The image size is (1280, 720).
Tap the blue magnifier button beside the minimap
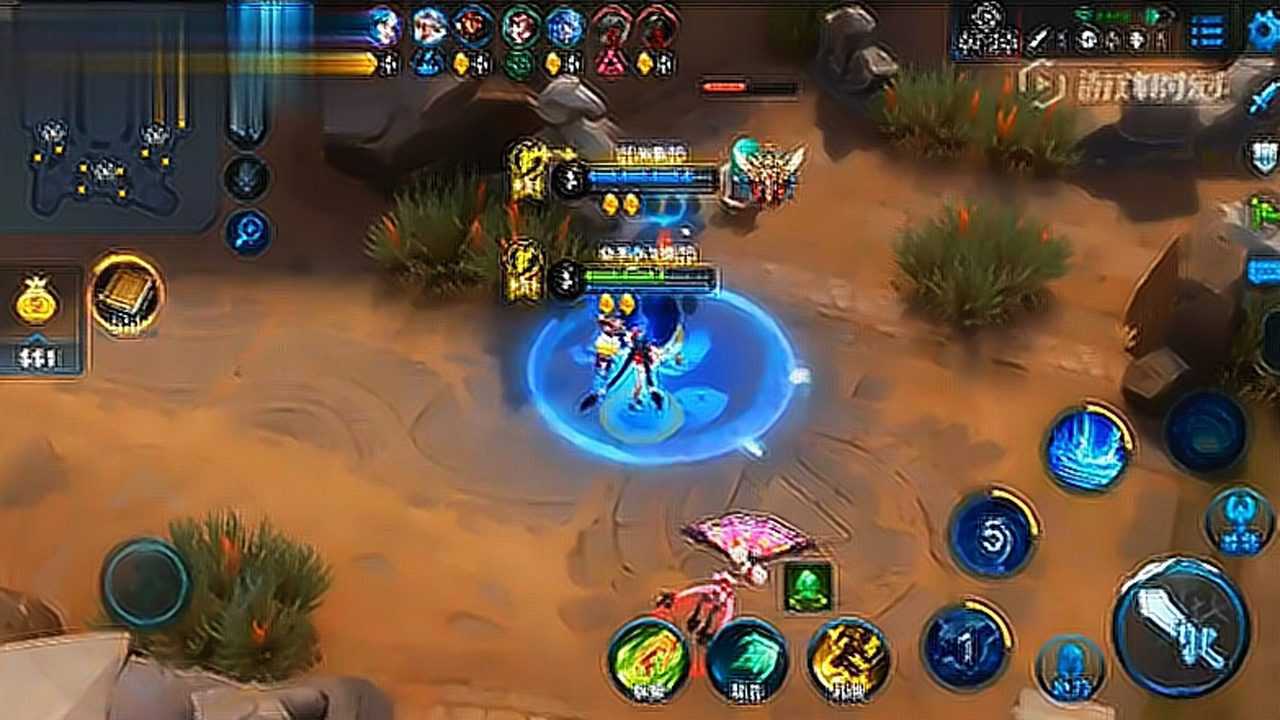point(245,231)
